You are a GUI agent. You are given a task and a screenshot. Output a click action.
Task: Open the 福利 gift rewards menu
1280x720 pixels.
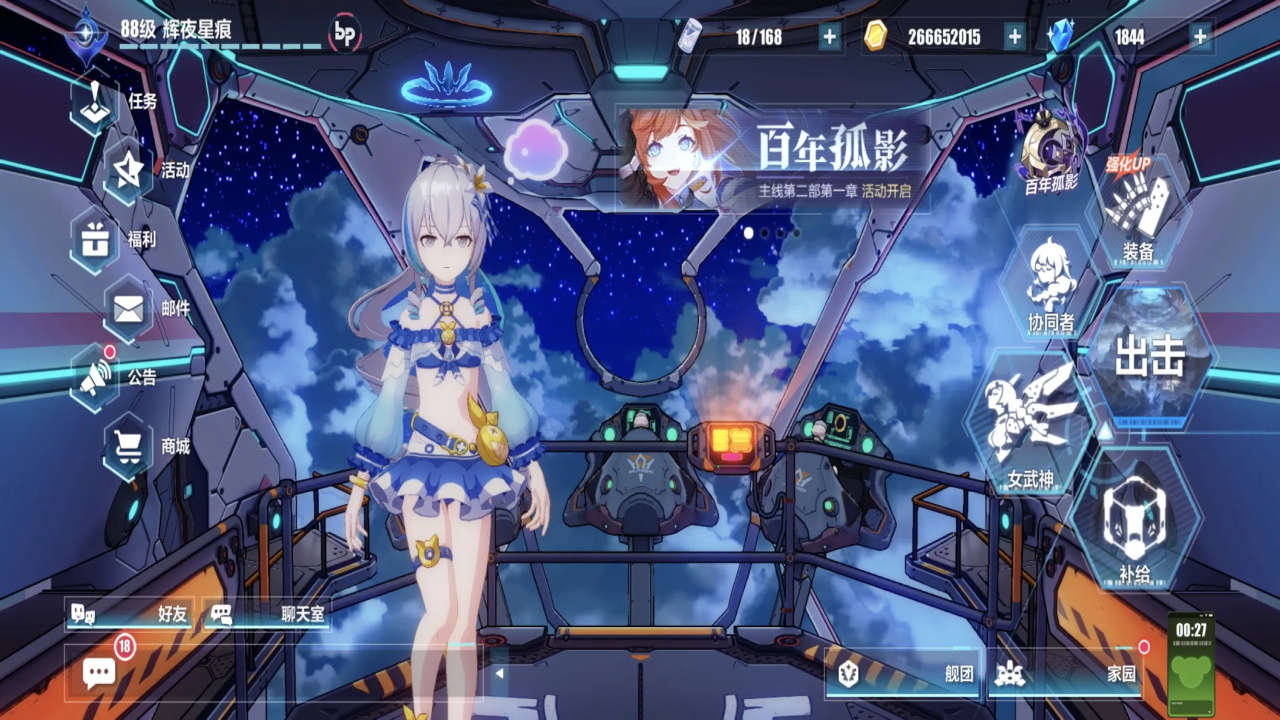[x=97, y=240]
